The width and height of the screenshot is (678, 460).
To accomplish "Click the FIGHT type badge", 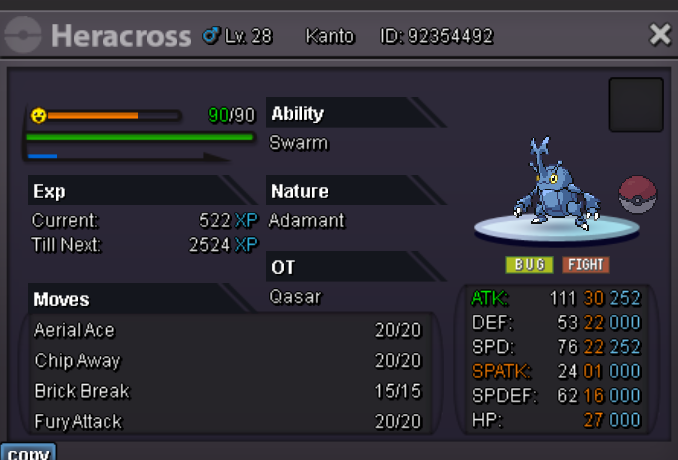I will 585,265.
